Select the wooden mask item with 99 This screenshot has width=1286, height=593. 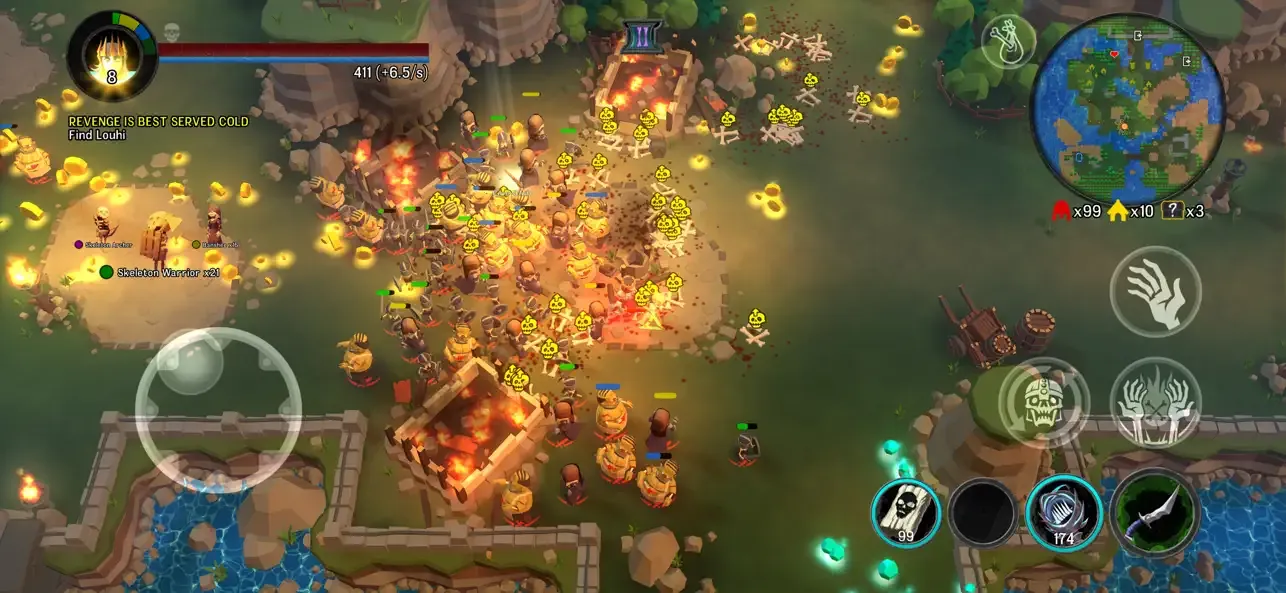tap(907, 512)
